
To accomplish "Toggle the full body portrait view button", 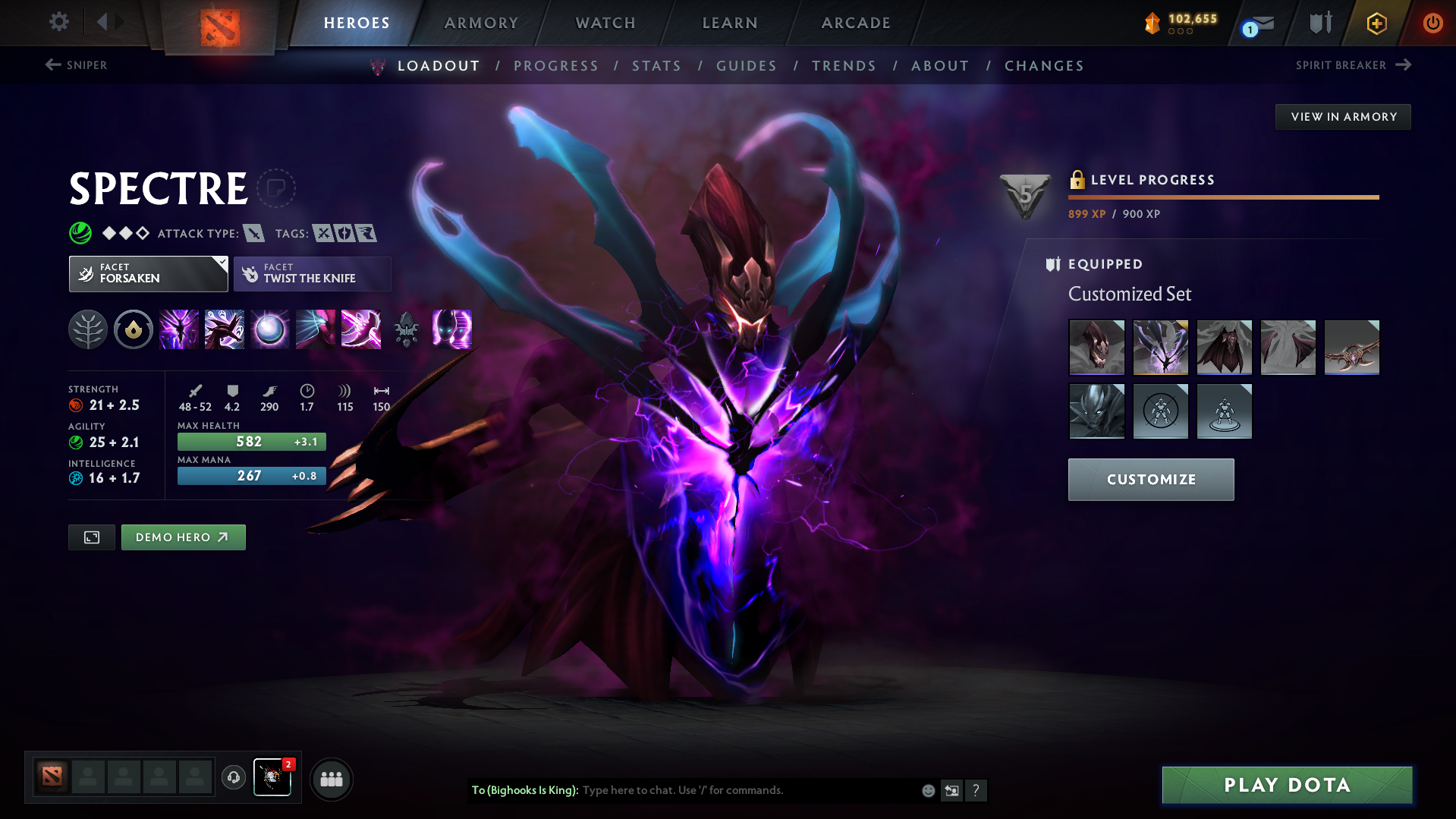I will [x=91, y=537].
